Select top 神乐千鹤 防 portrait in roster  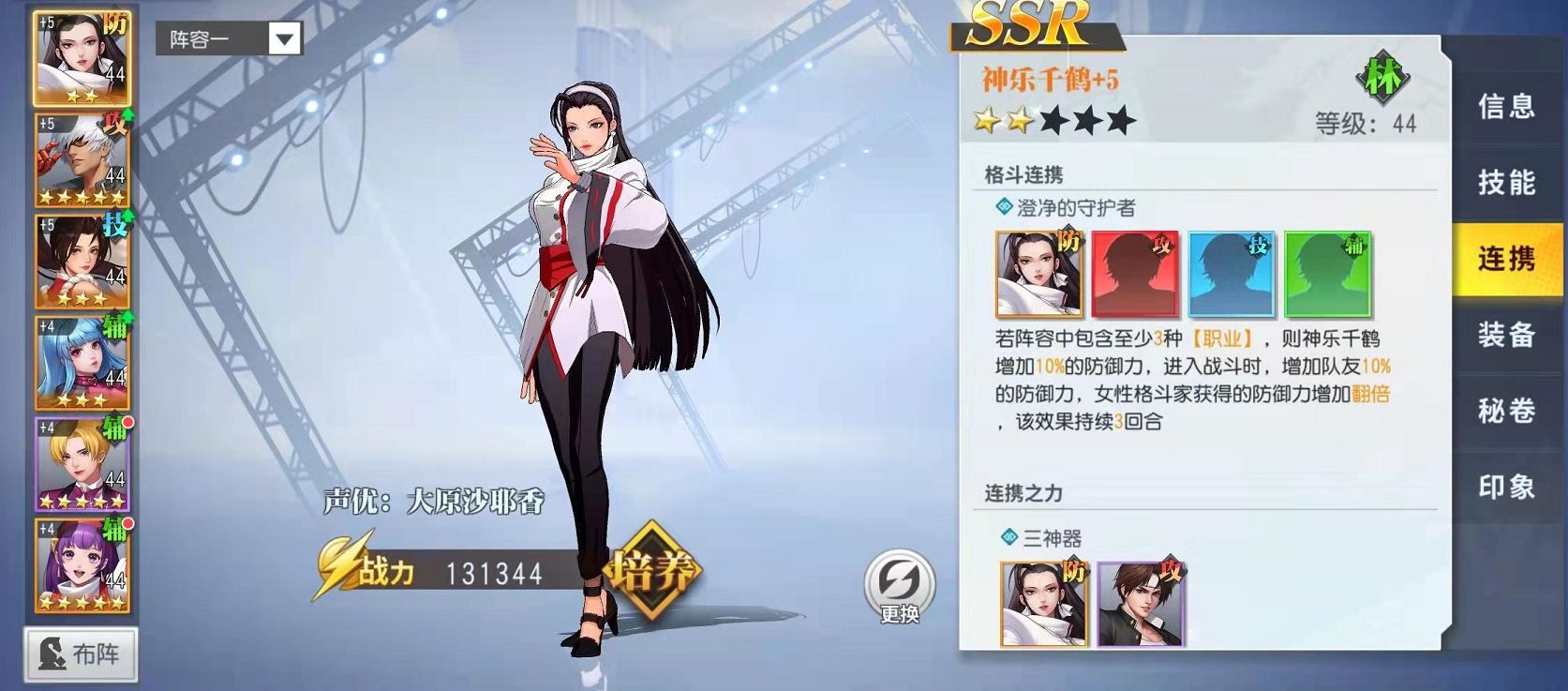(82, 58)
